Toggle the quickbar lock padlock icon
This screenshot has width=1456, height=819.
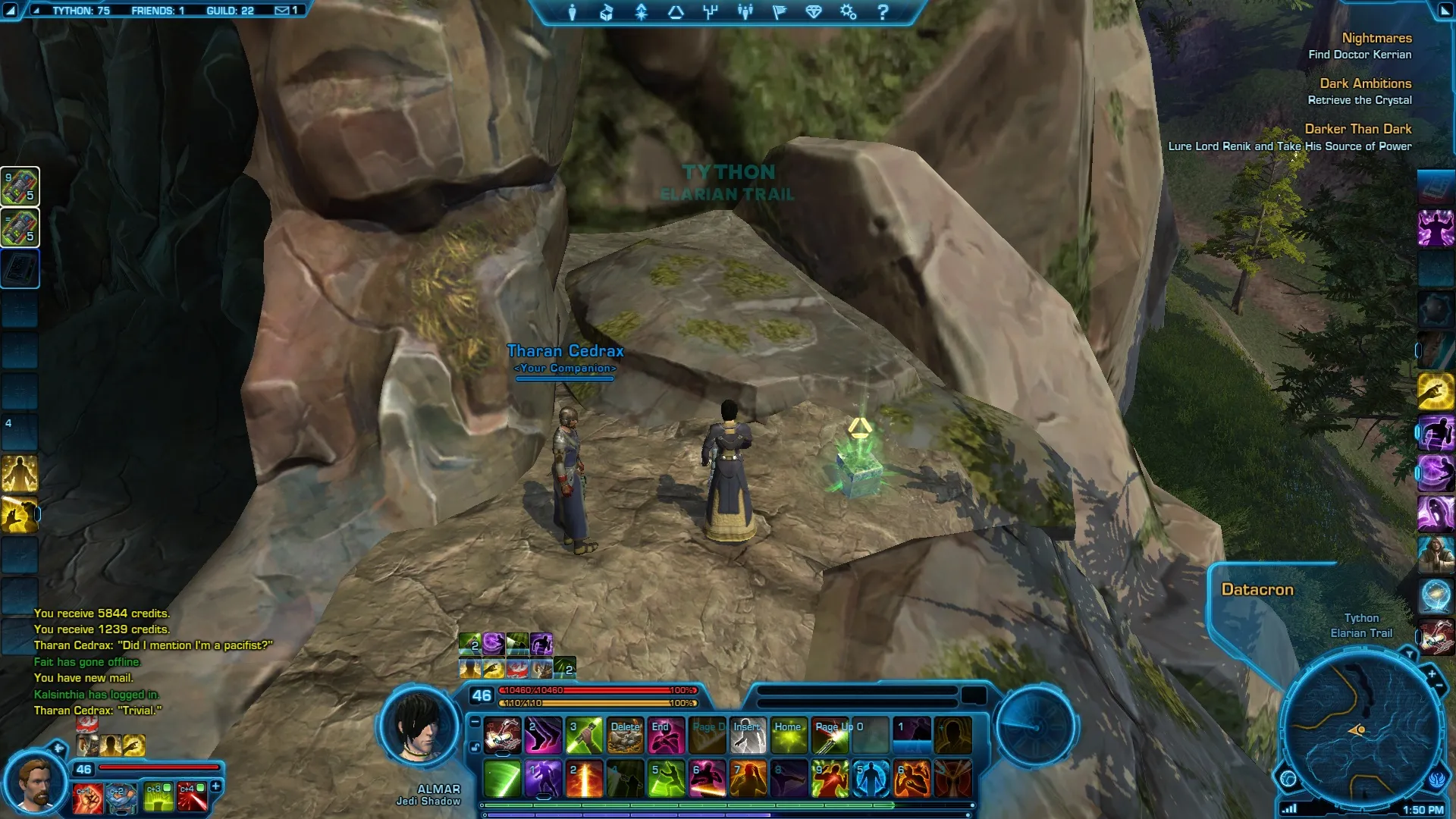pos(475,748)
